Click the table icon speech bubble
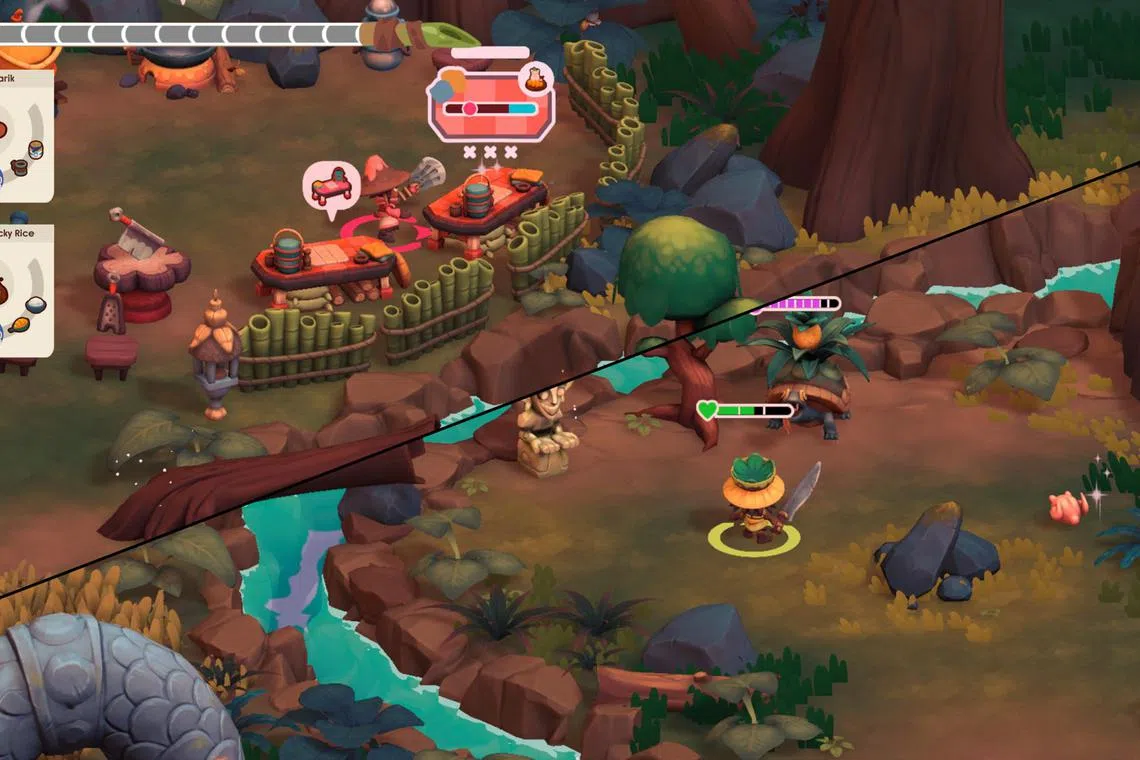The width and height of the screenshot is (1140, 760). click(x=331, y=186)
